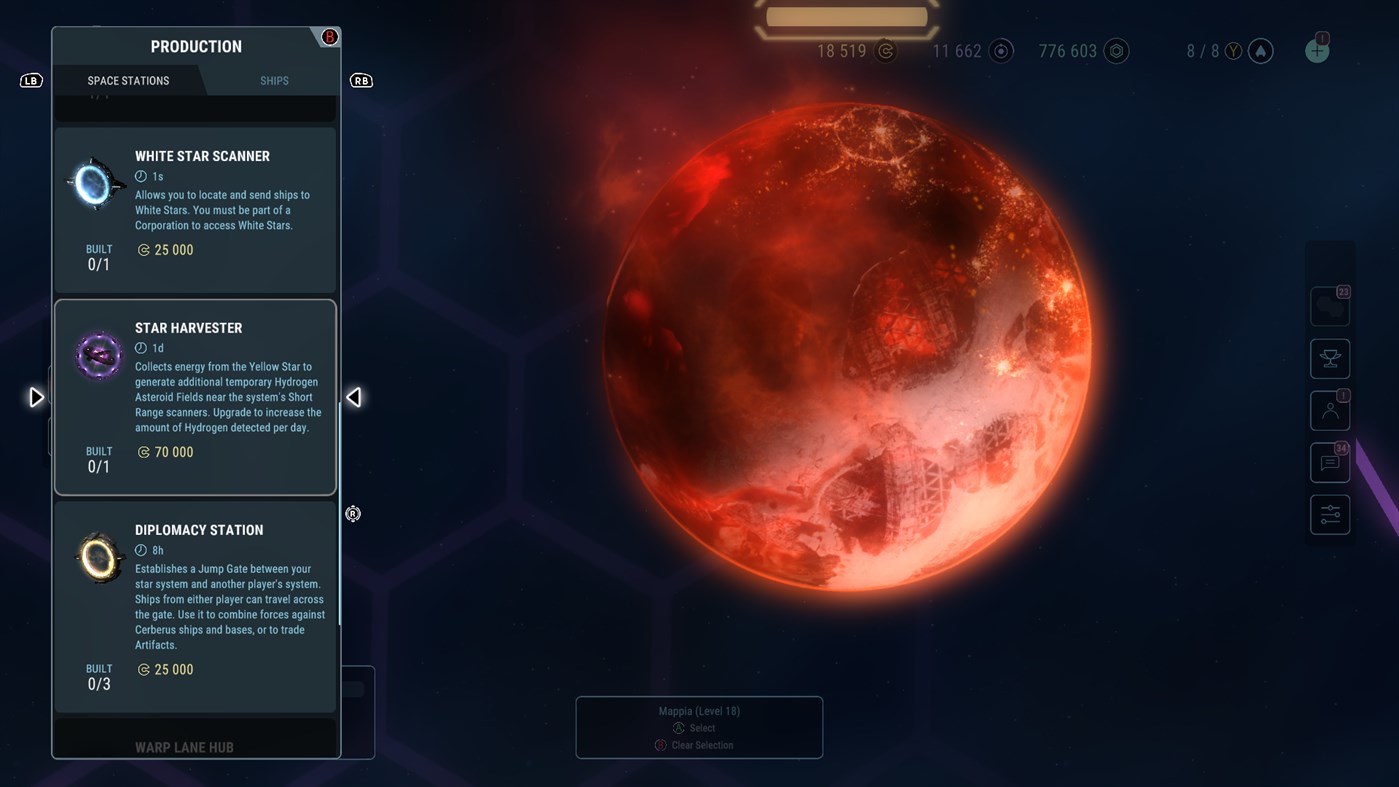Screen dimensions: 1399x787
Task: Select the Space Stations tab
Action: click(x=128, y=80)
